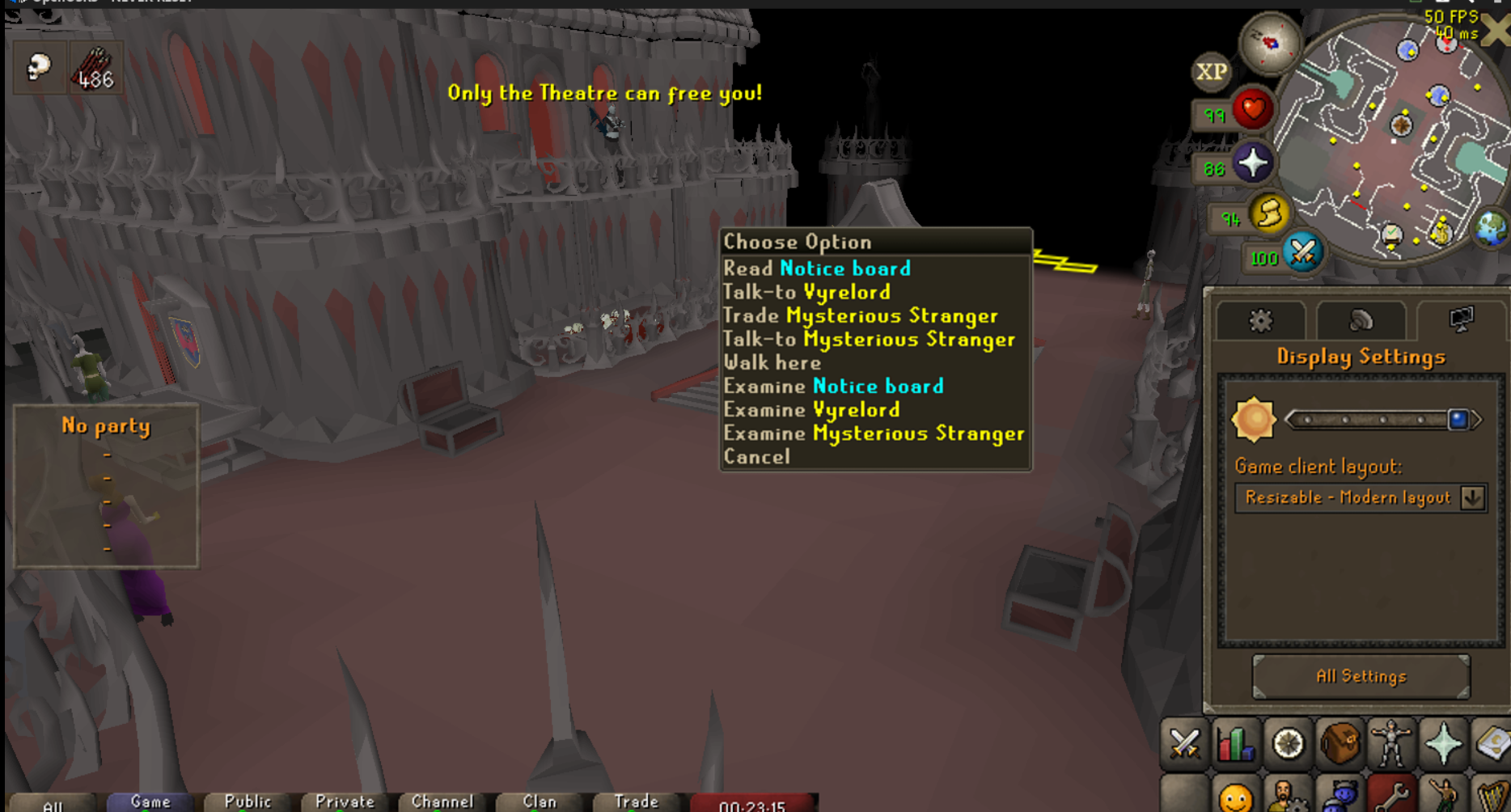Select "Walk here" from the context menu

click(x=772, y=363)
